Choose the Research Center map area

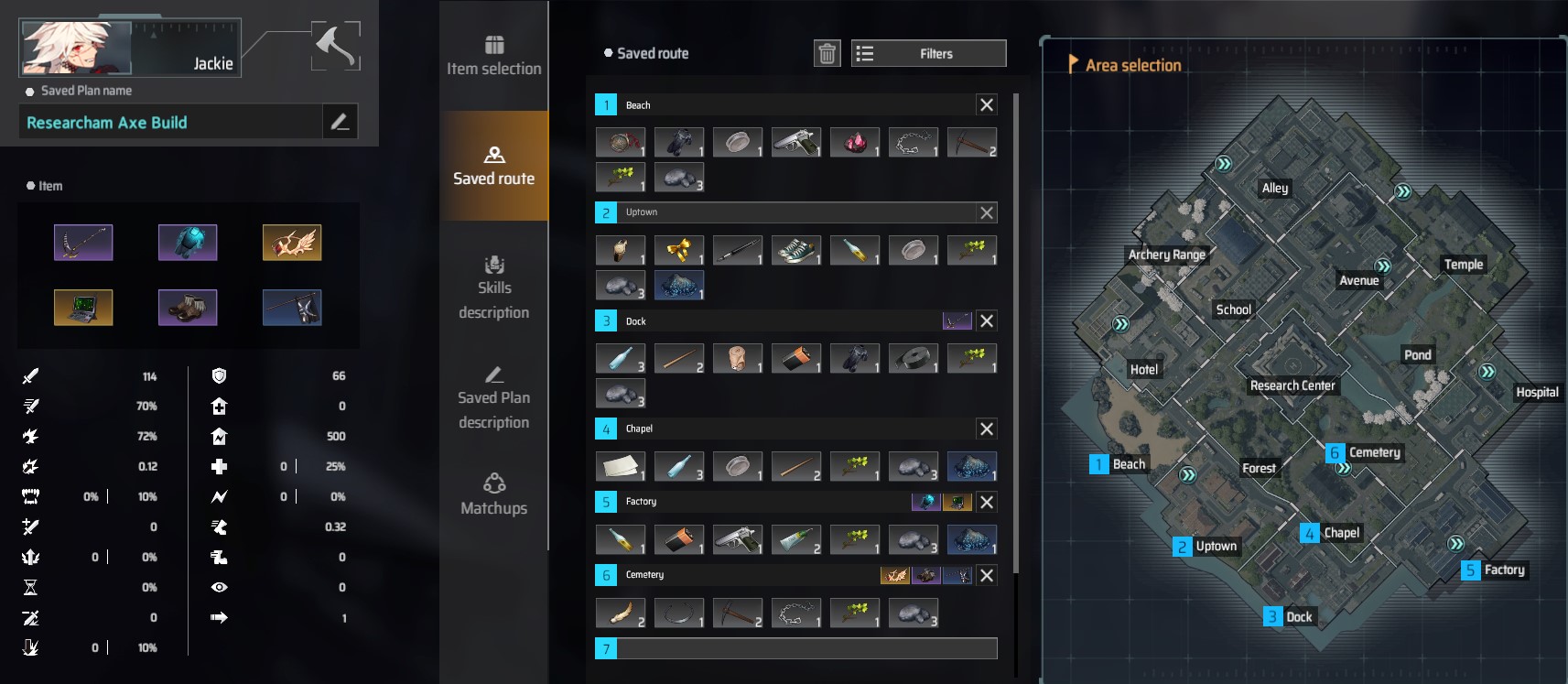1292,385
